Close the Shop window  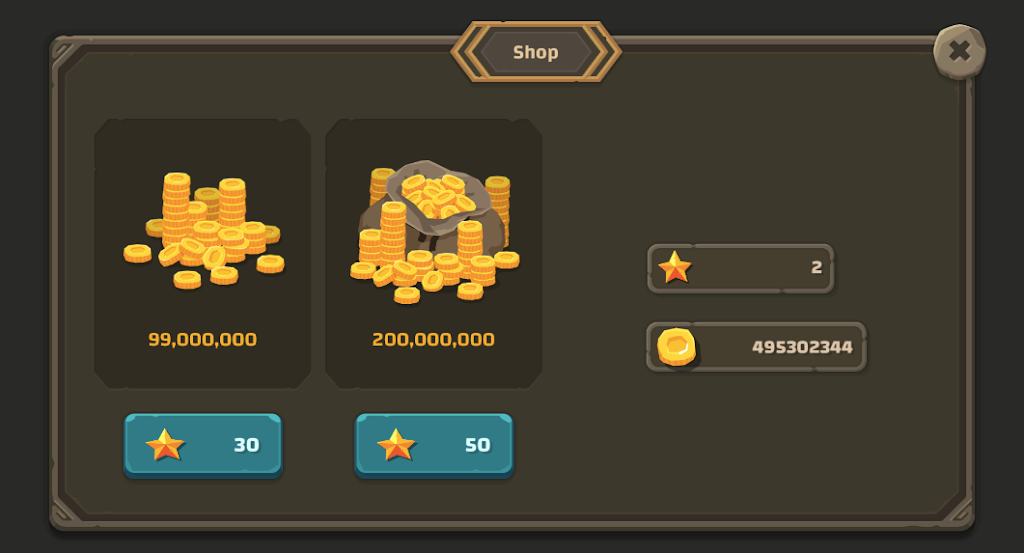pyautogui.click(x=959, y=51)
